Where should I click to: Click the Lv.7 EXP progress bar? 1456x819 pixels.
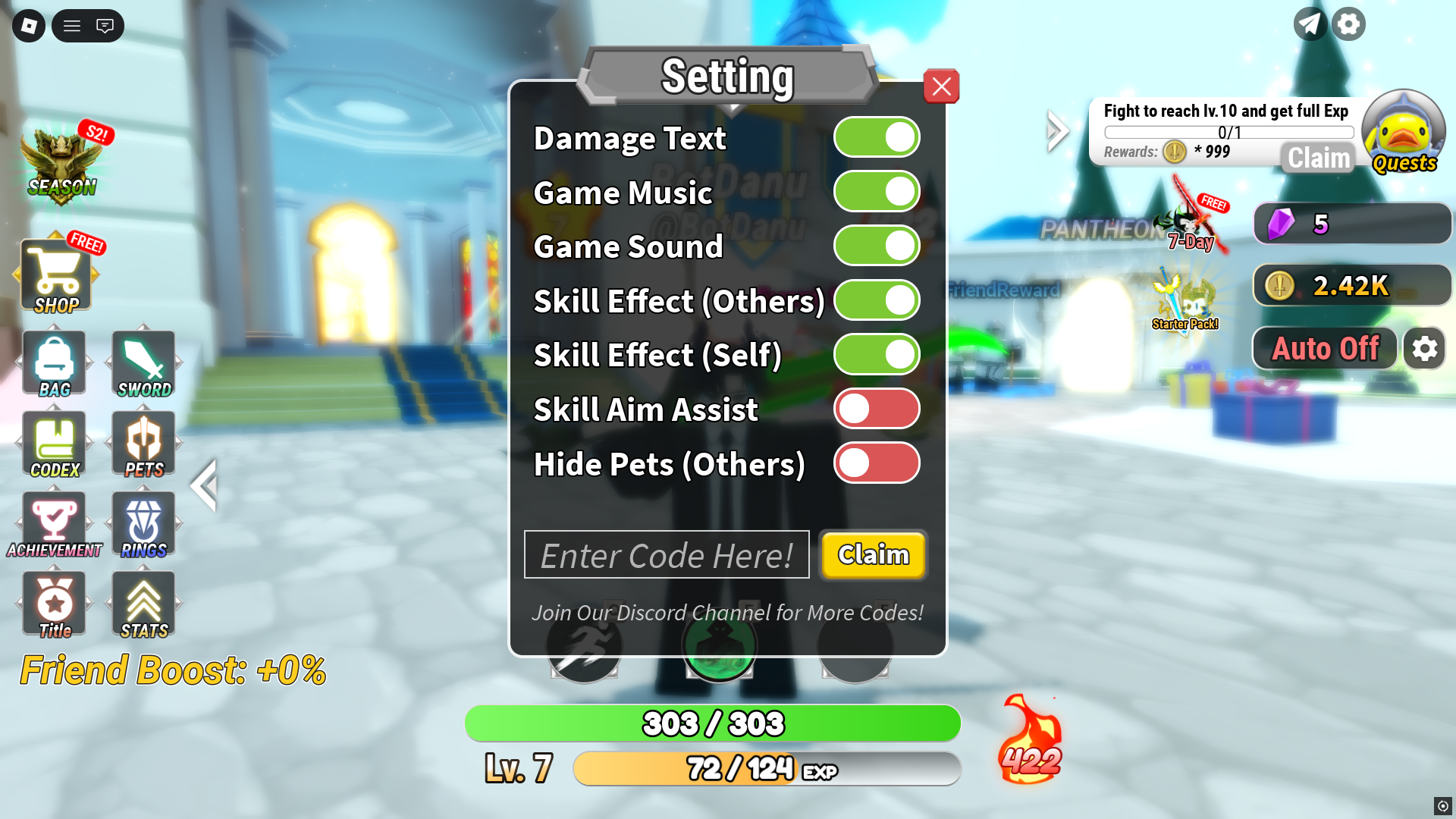click(767, 769)
